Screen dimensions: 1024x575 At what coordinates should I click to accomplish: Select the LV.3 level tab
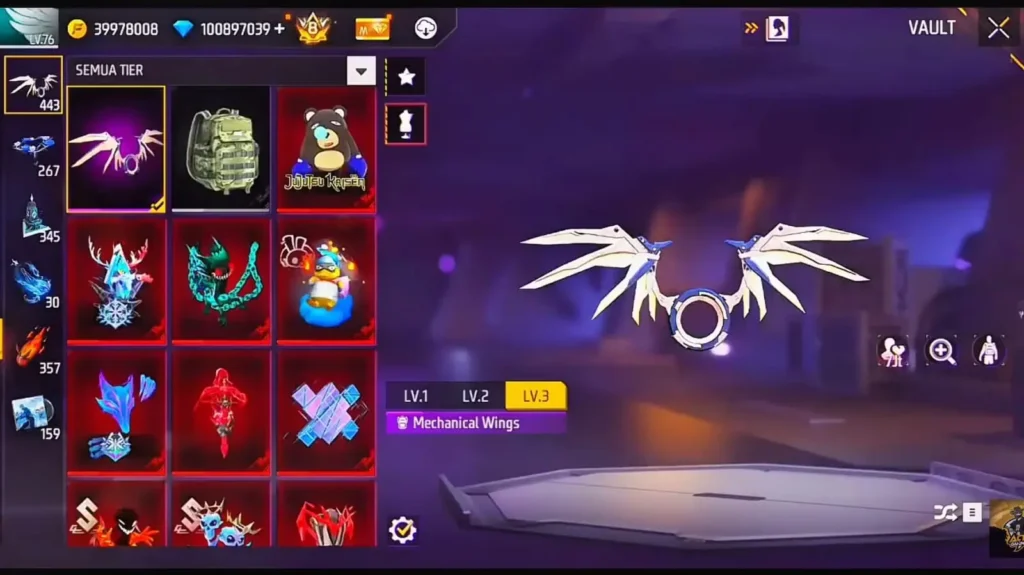pos(536,396)
